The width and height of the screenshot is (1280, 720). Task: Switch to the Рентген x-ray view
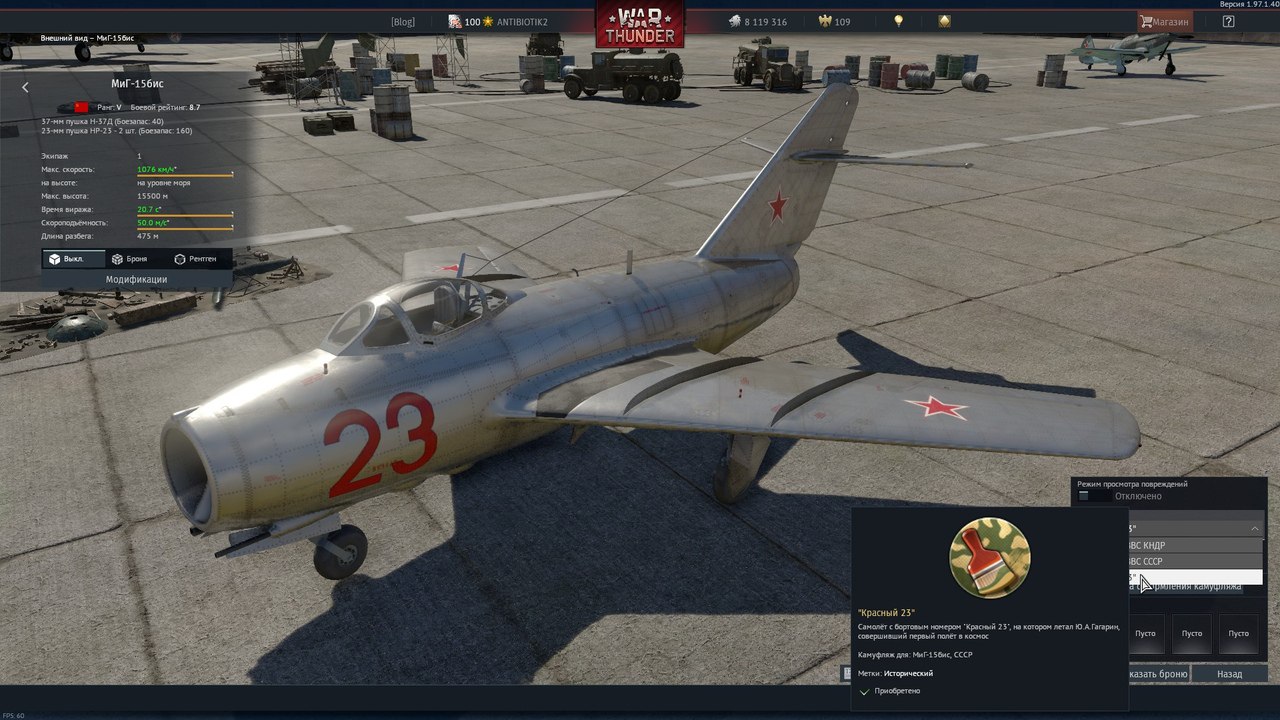coord(195,259)
